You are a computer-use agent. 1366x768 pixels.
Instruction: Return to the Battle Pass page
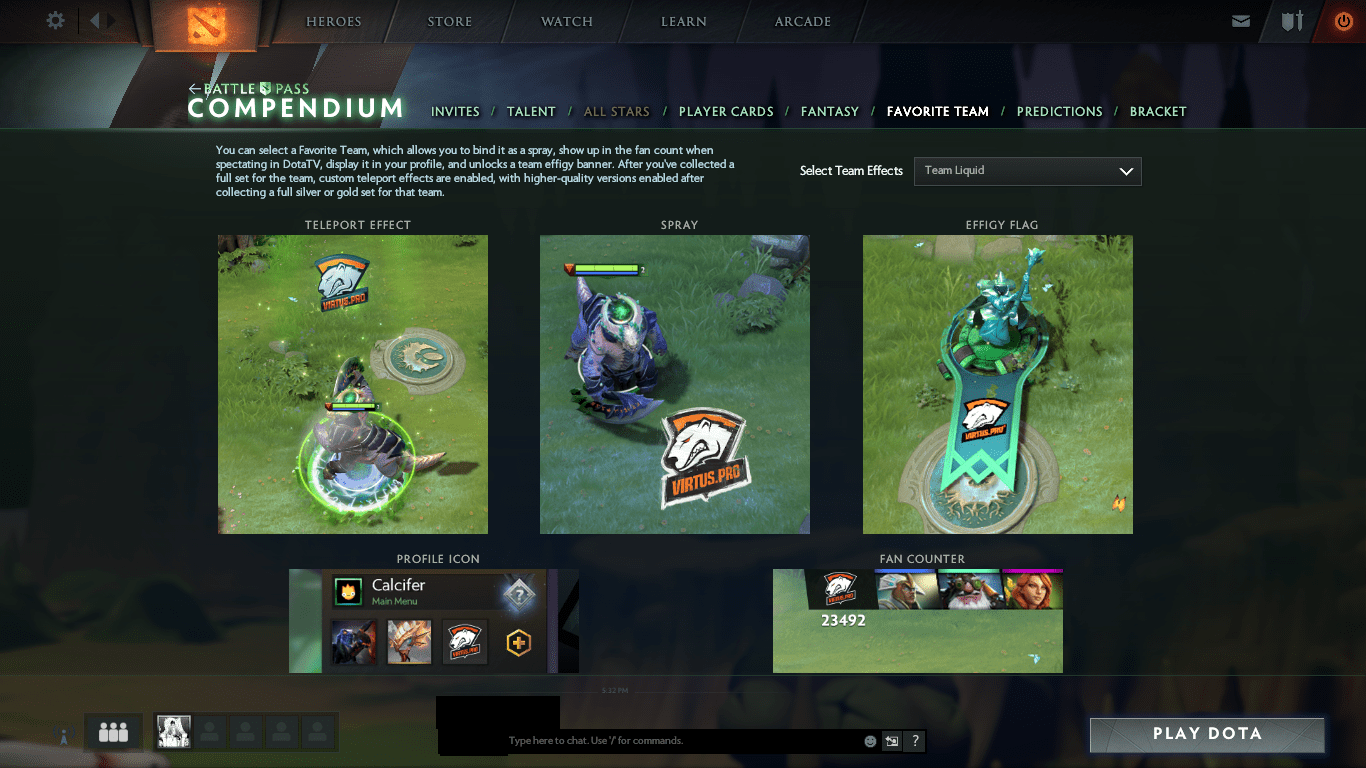point(249,89)
